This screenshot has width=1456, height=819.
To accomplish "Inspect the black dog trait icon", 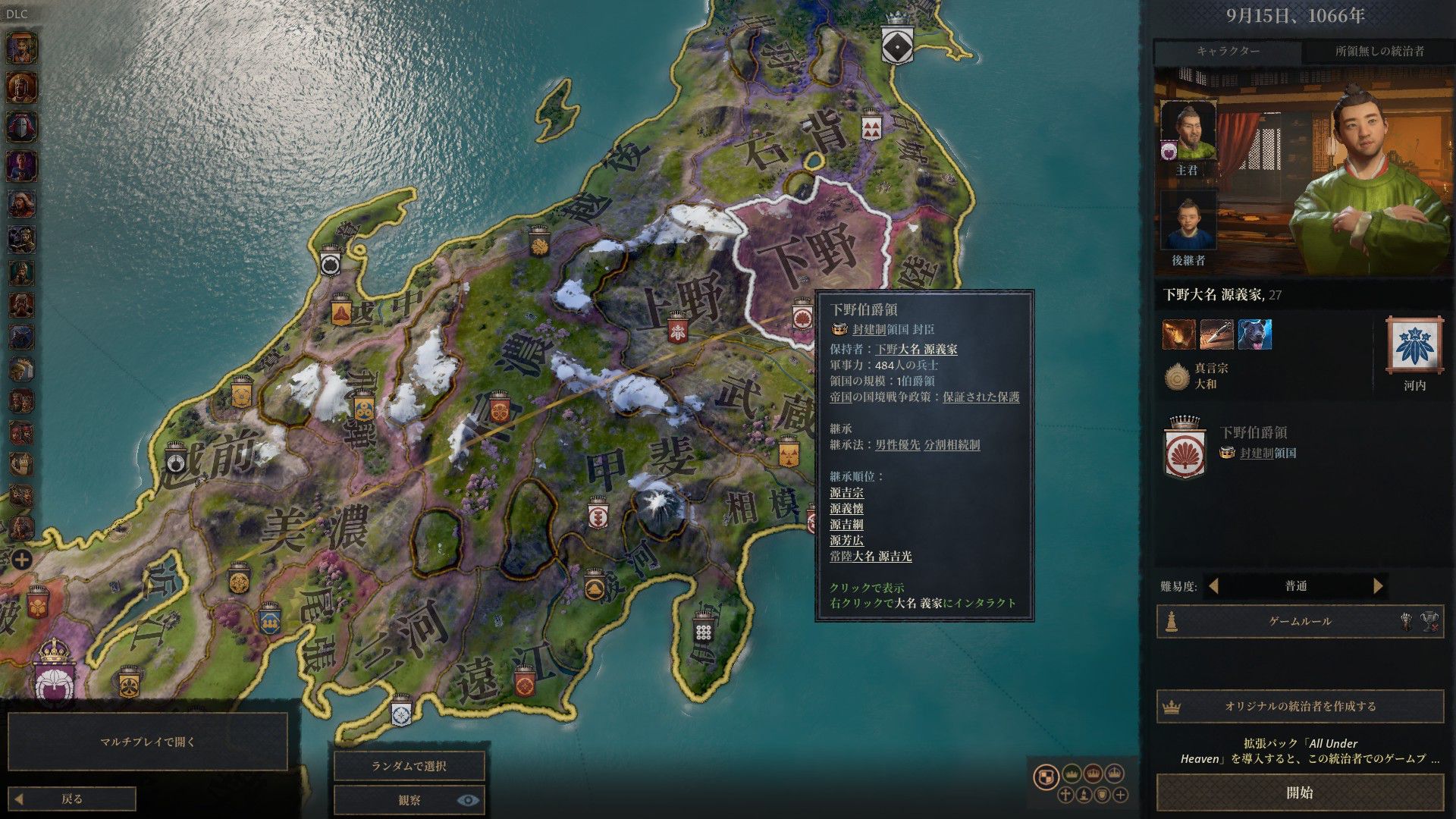I will pos(1254,334).
